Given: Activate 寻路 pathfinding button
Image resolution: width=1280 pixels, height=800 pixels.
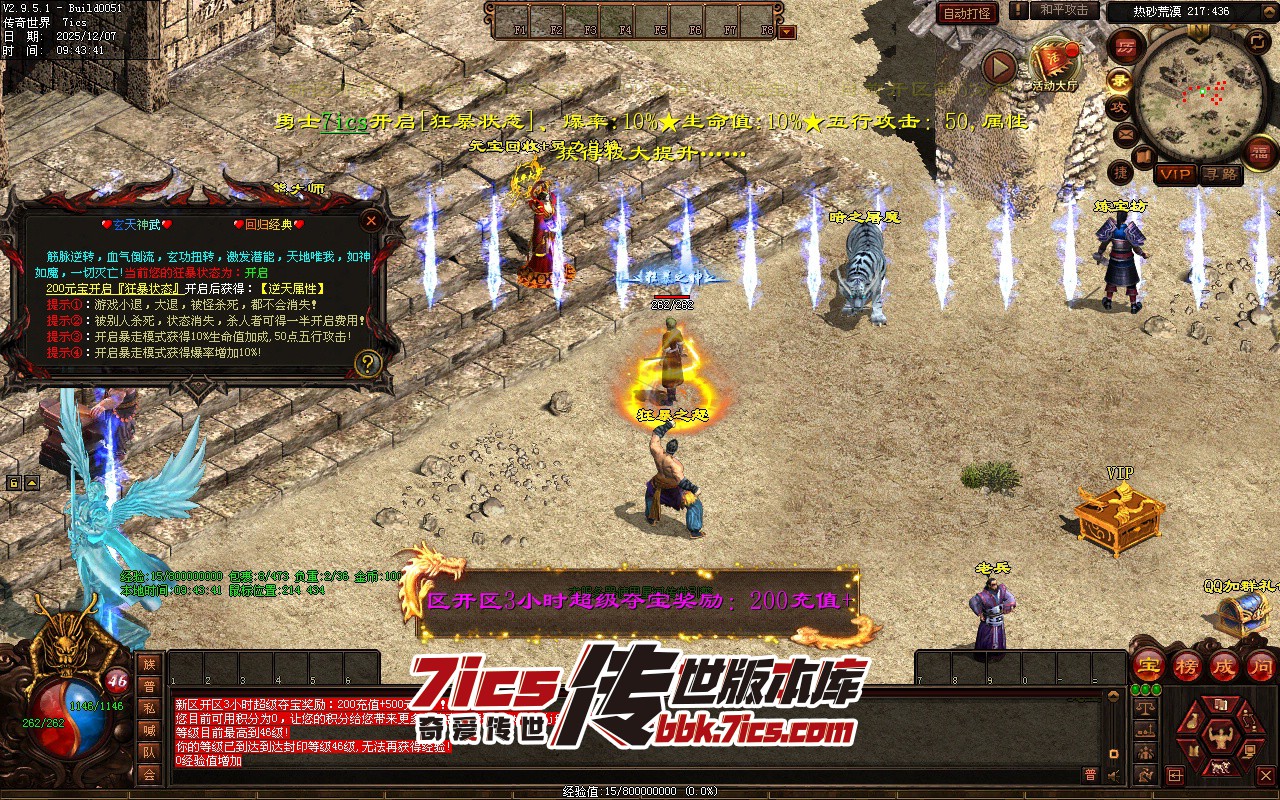Looking at the screenshot, I should coord(1219,174).
